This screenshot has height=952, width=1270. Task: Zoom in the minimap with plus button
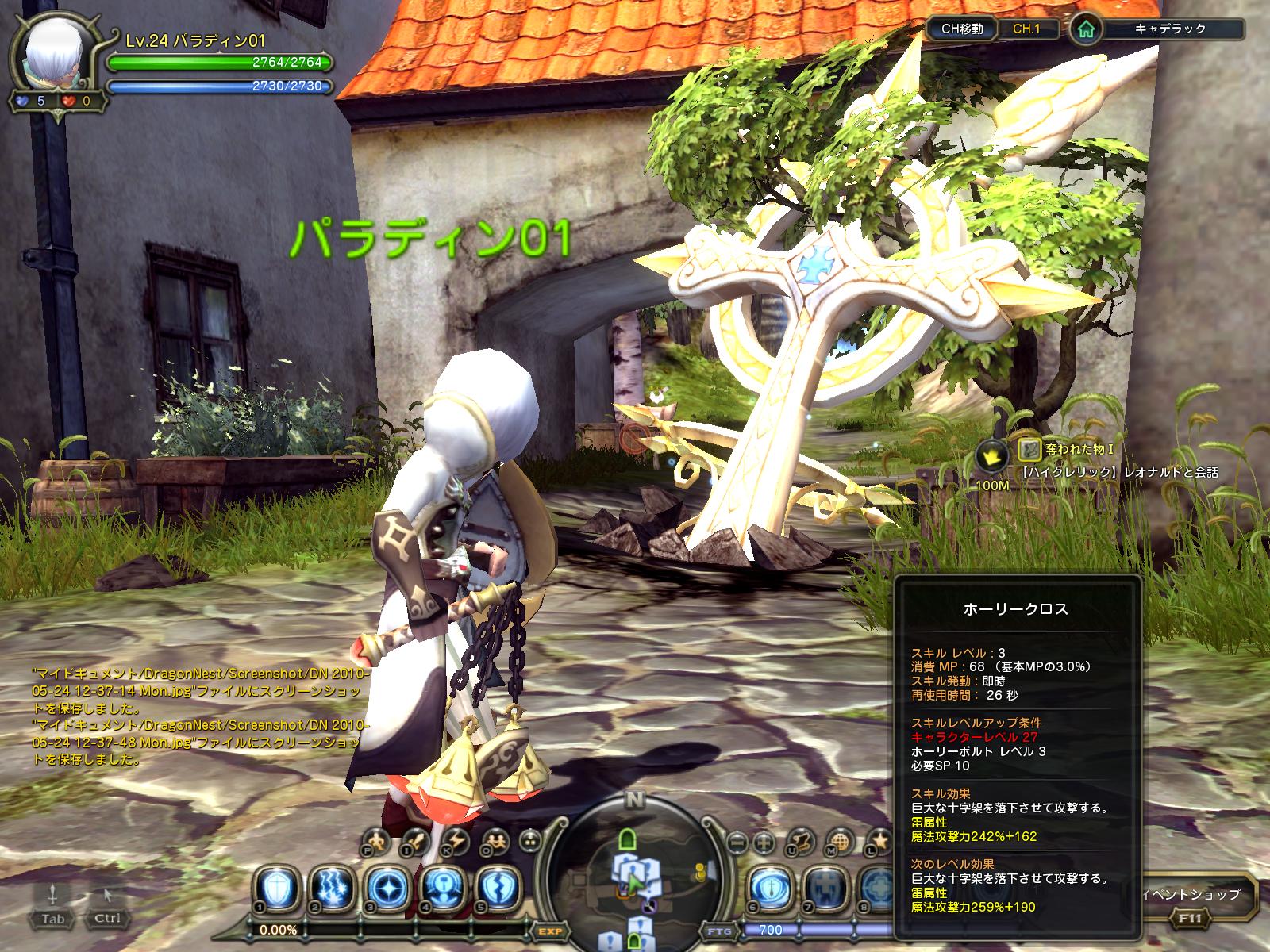764,840
